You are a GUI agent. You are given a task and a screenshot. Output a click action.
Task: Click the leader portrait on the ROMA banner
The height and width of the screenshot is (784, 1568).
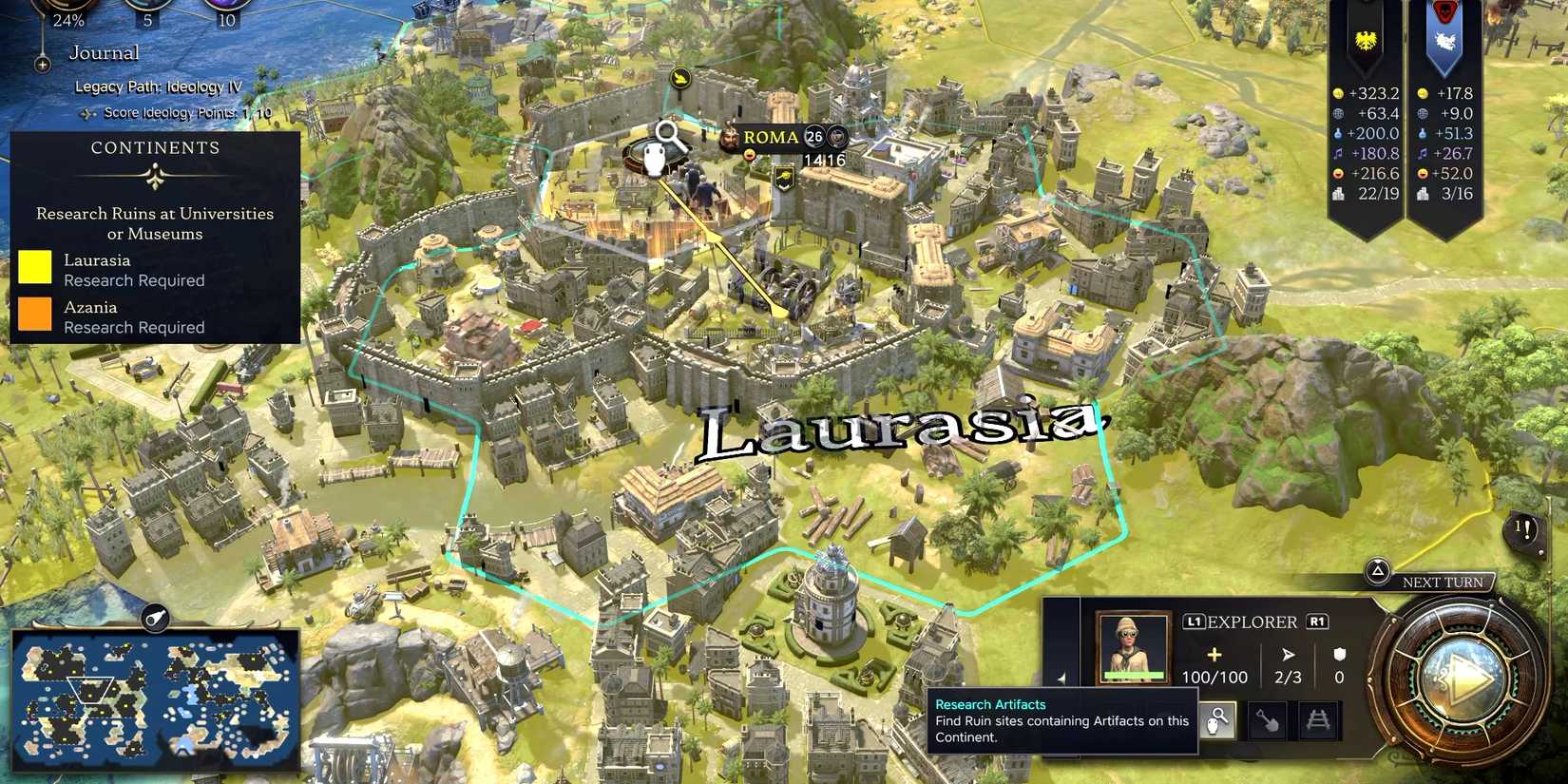pos(729,137)
